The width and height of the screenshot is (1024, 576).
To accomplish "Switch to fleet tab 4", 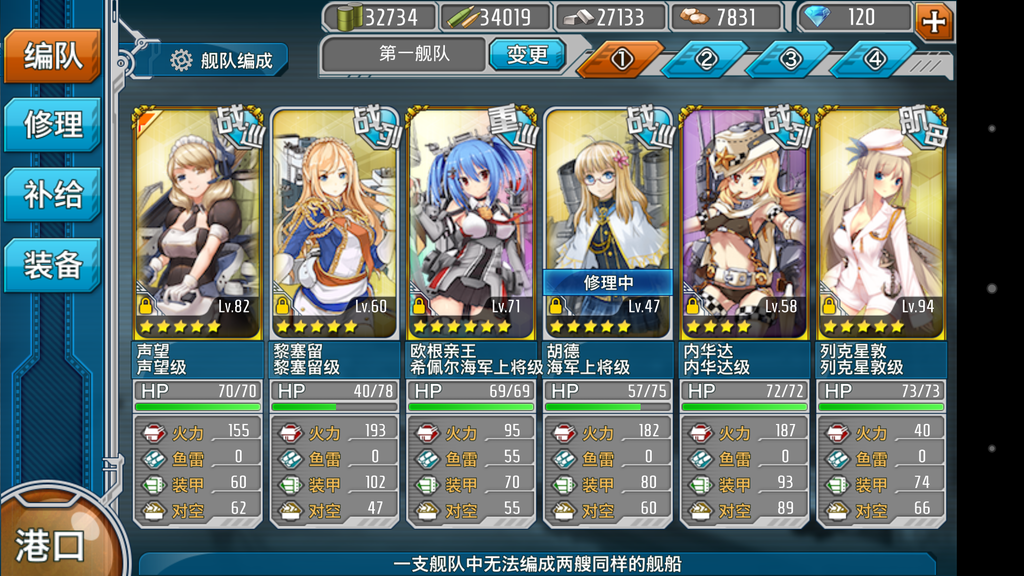I will [x=875, y=60].
